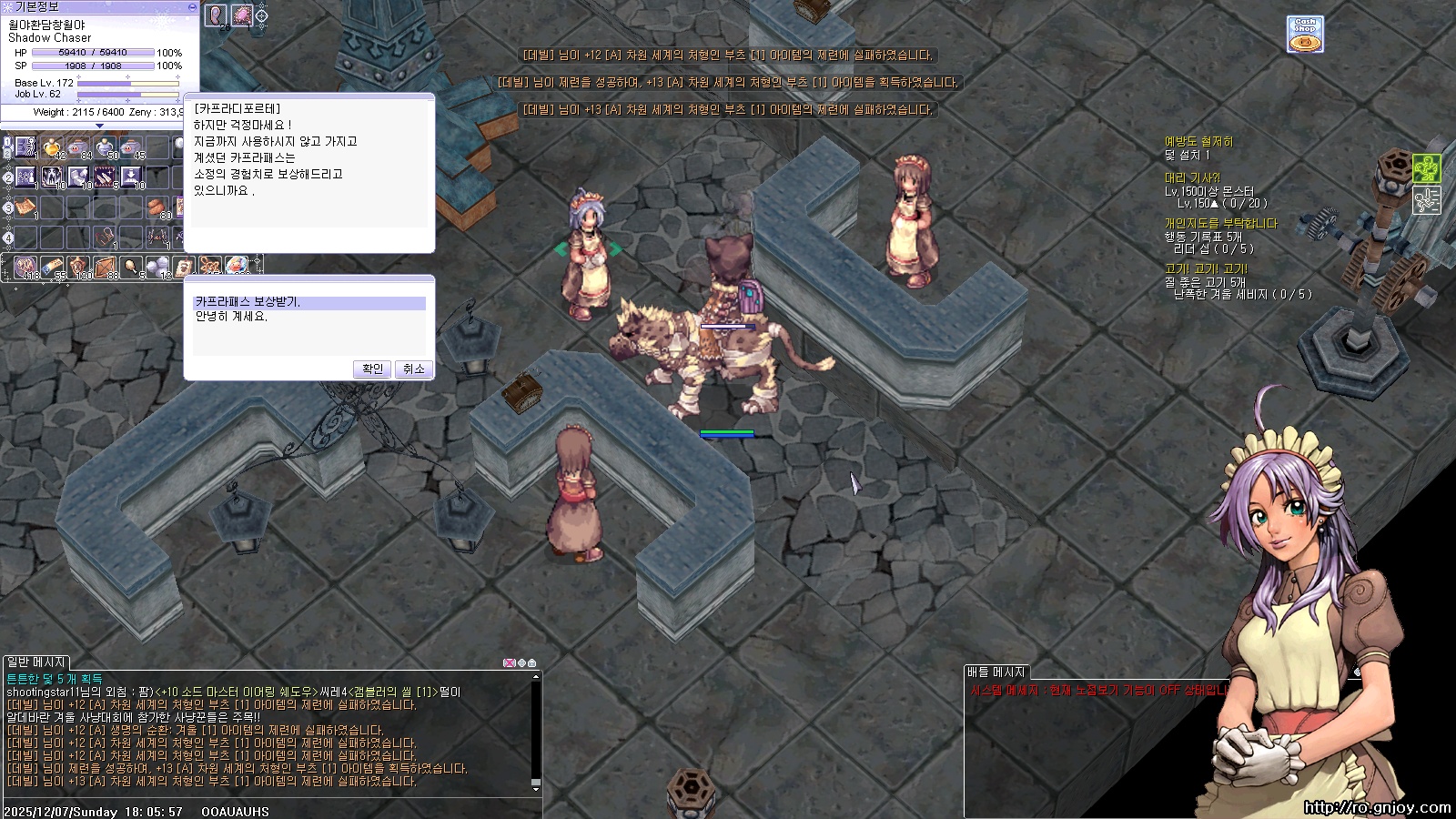
Task: Click the chat window lock icon
Action: click(532, 663)
